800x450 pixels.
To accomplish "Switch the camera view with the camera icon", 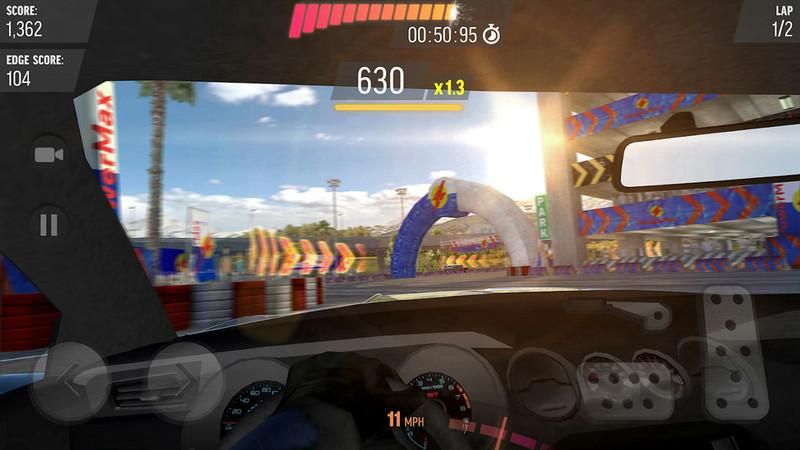I will click(48, 155).
